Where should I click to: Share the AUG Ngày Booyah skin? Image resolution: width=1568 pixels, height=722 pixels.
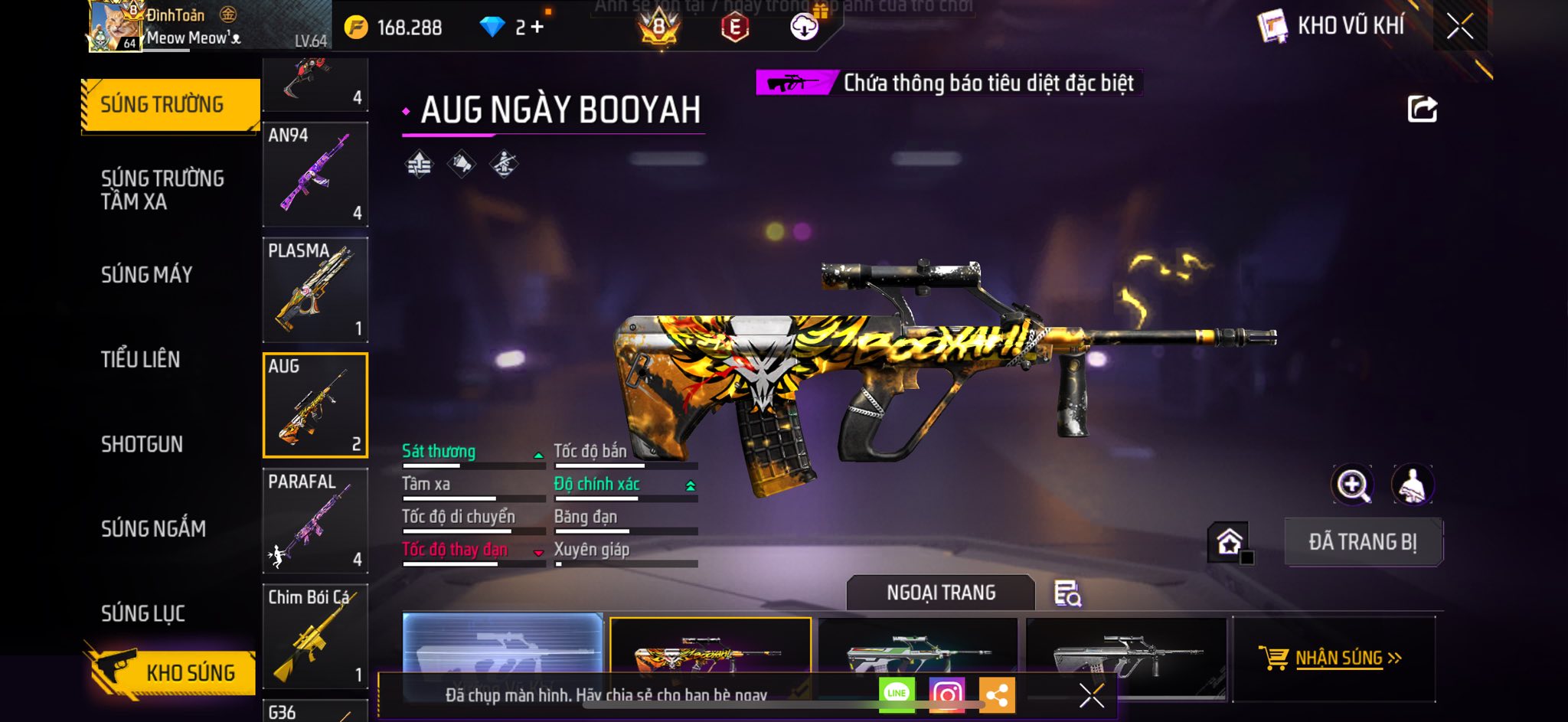[1422, 109]
